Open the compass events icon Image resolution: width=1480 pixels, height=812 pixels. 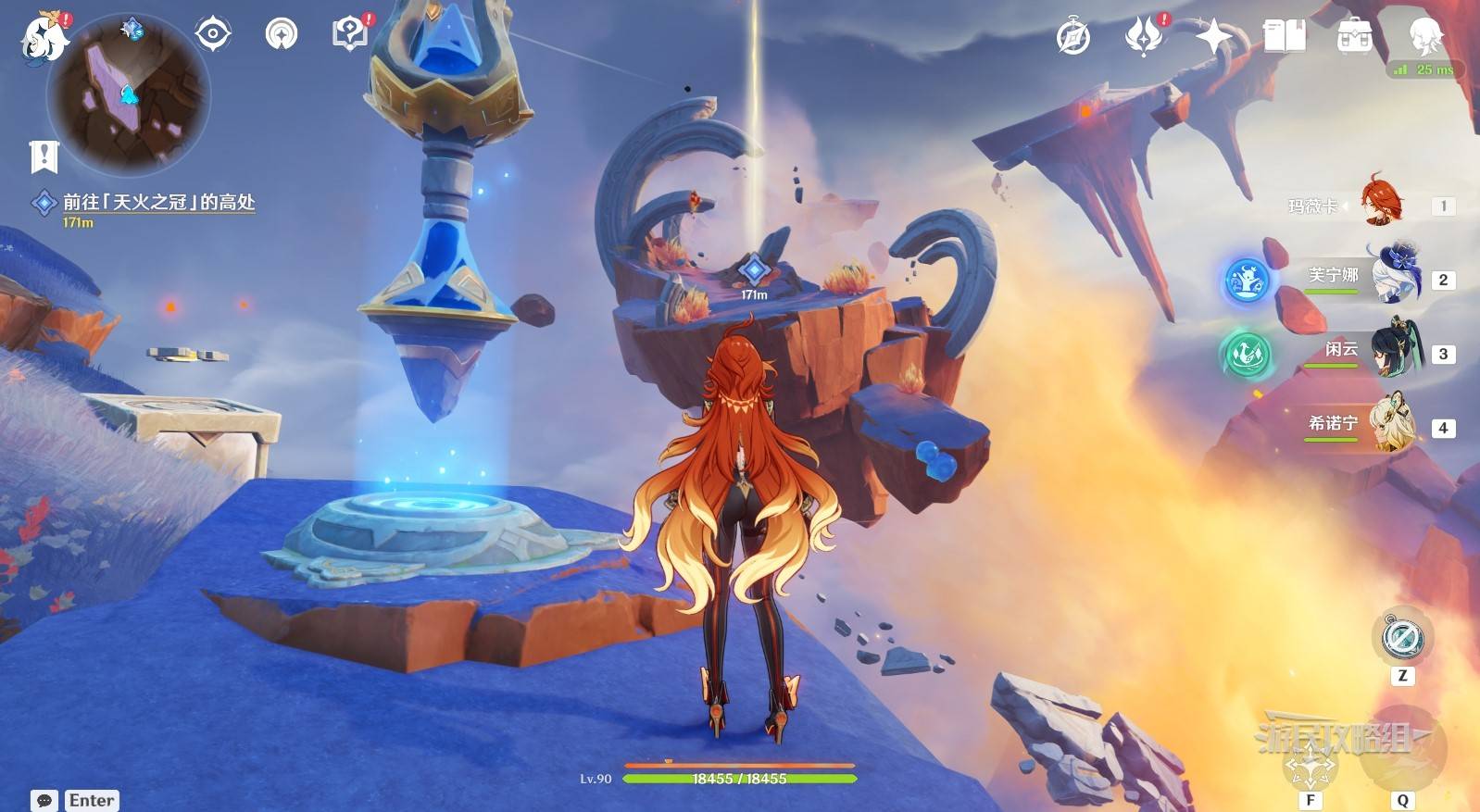(x=1073, y=37)
